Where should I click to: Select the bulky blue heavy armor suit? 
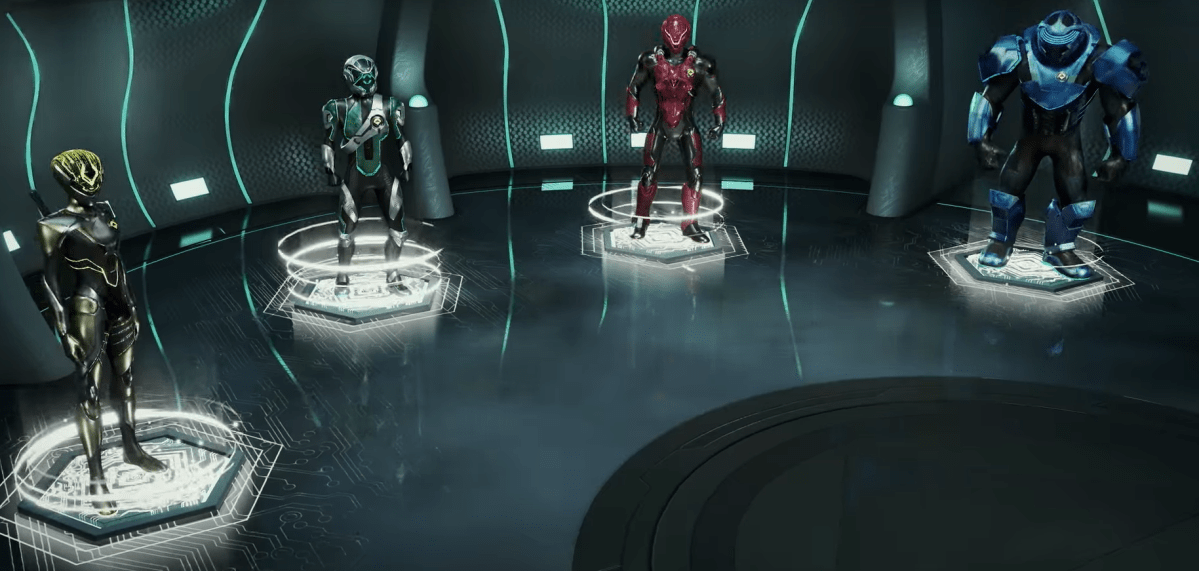[1050, 140]
